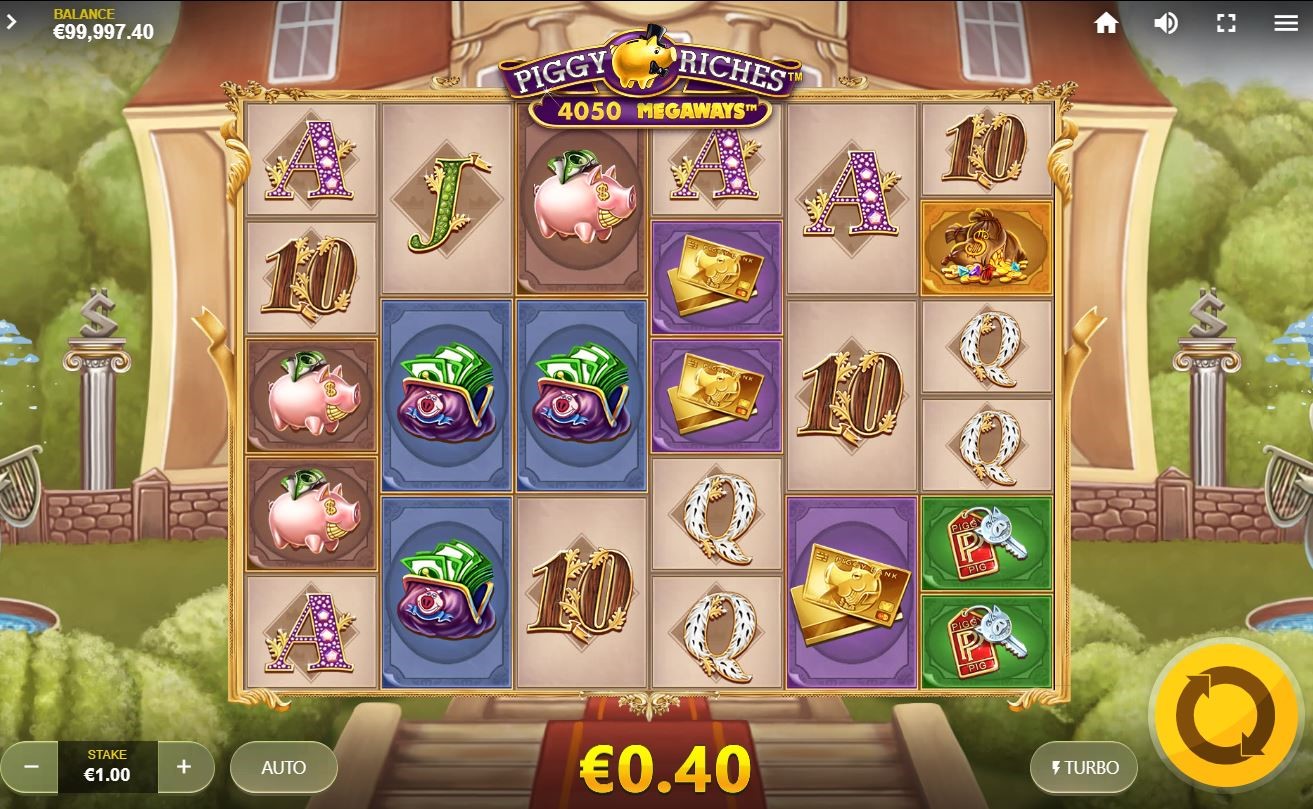Toggle fullscreen mode
Image resolution: width=1313 pixels, height=809 pixels.
click(x=1225, y=22)
